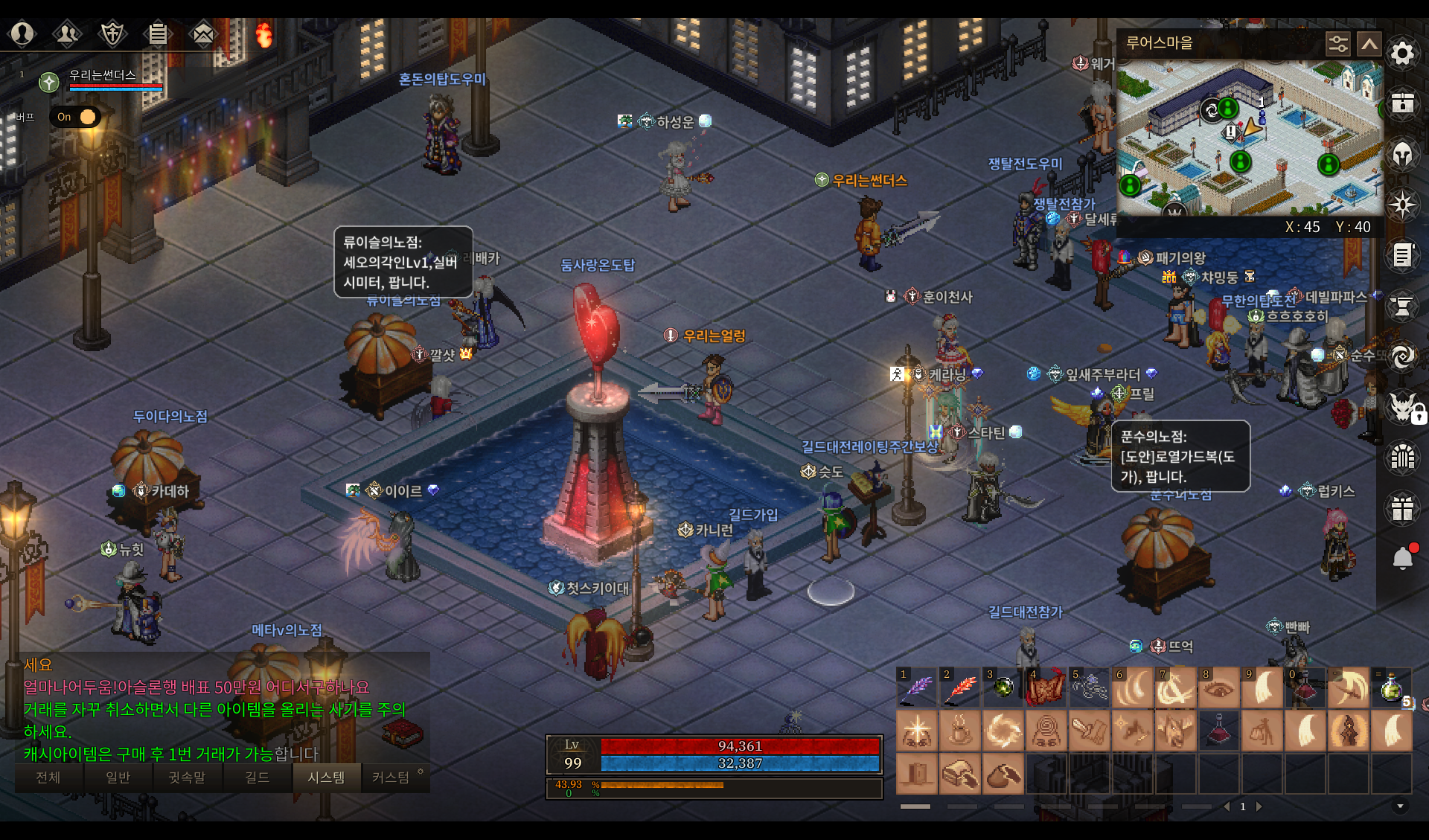1429x840 pixels.
Task: Go to the next hotbar page
Action: (1259, 807)
